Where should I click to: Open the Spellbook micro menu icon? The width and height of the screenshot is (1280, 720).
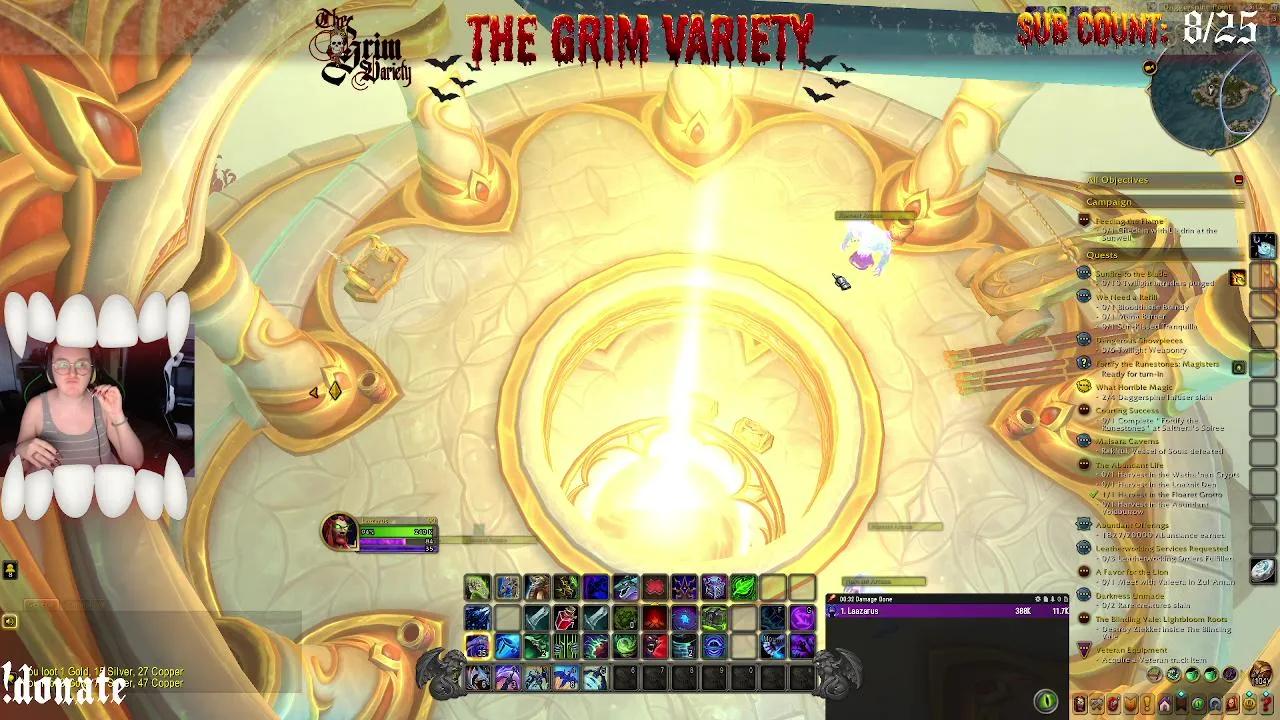(1099, 703)
